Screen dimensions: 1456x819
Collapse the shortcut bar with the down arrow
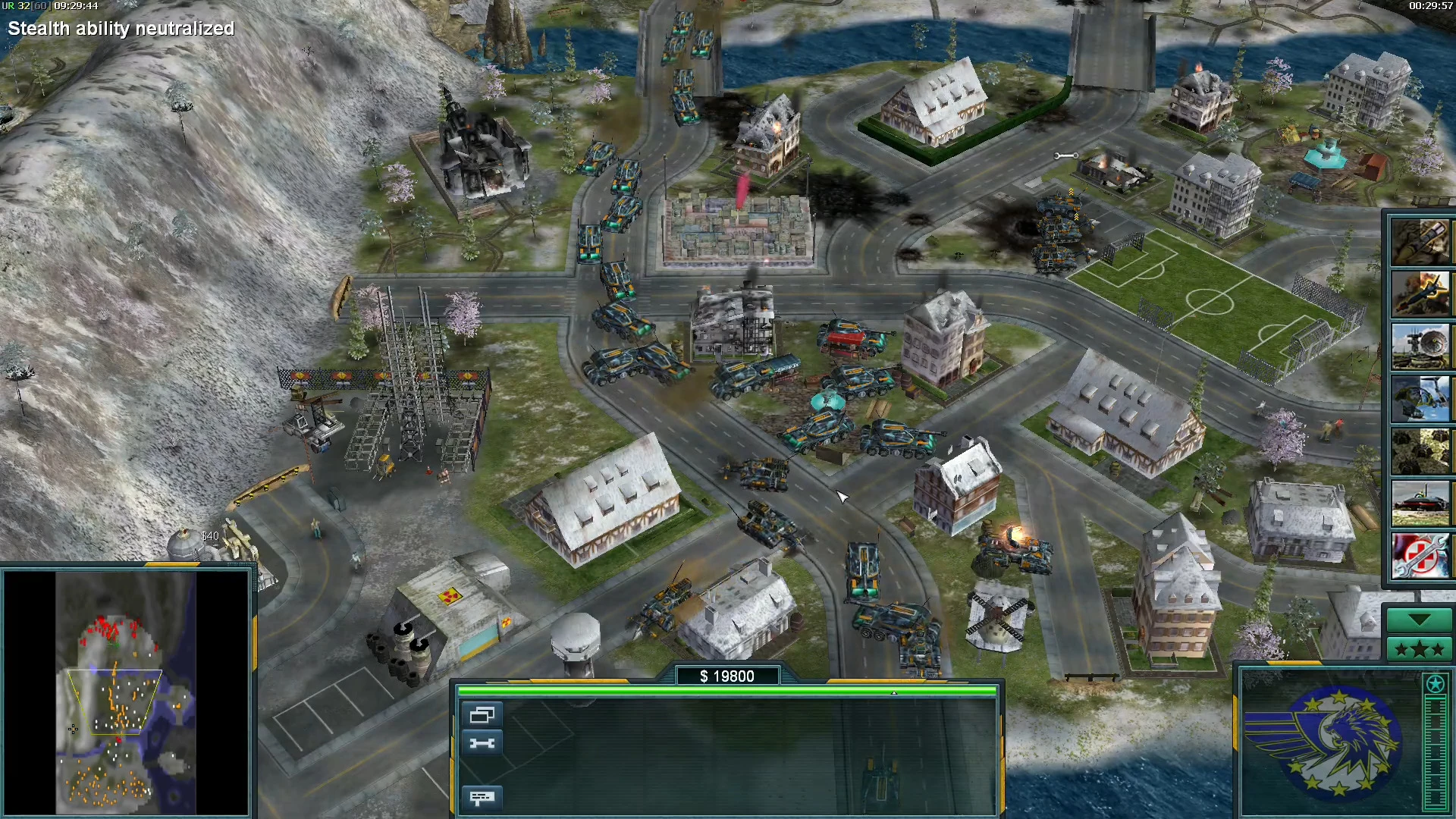click(x=1420, y=620)
